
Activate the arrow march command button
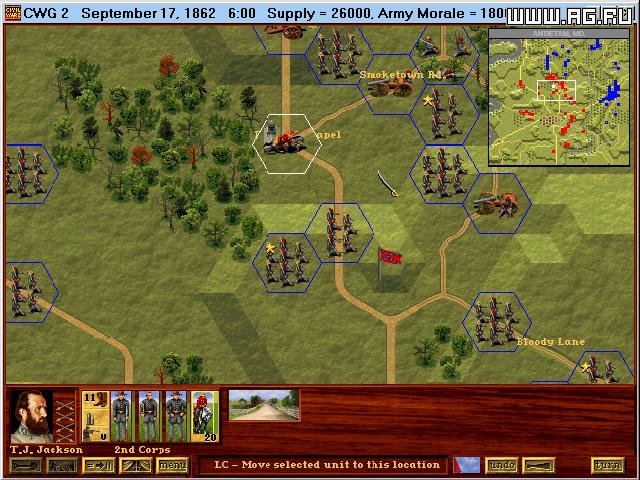[101, 465]
